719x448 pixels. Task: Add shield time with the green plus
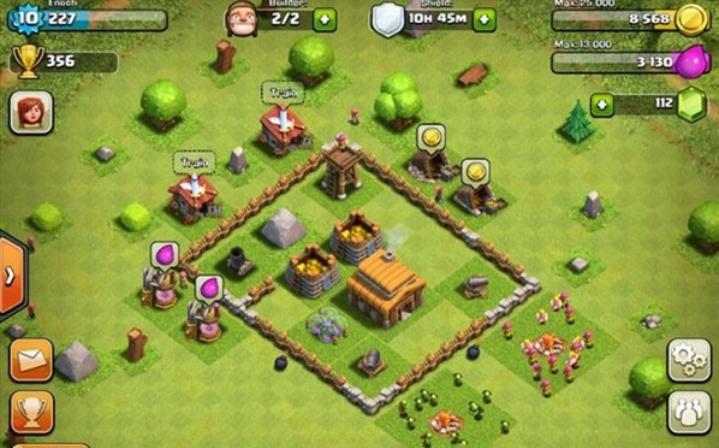point(484,19)
